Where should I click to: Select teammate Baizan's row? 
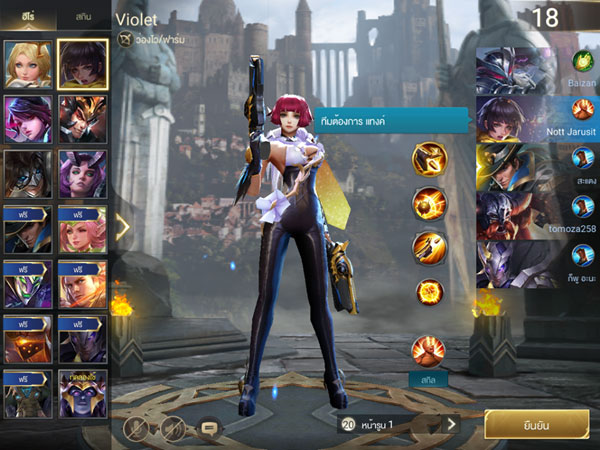(x=535, y=67)
